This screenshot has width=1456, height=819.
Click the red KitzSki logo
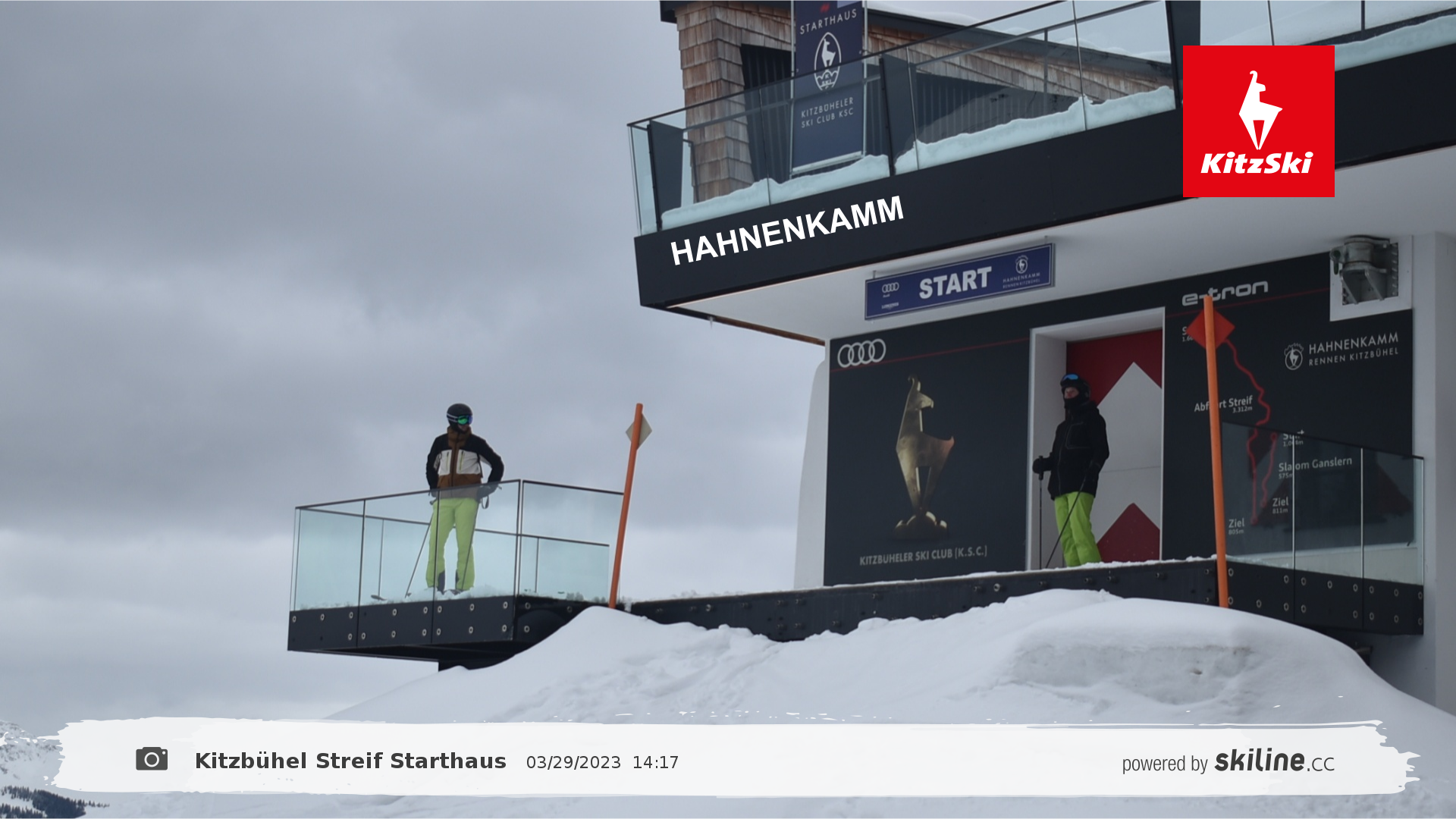coord(1258,121)
